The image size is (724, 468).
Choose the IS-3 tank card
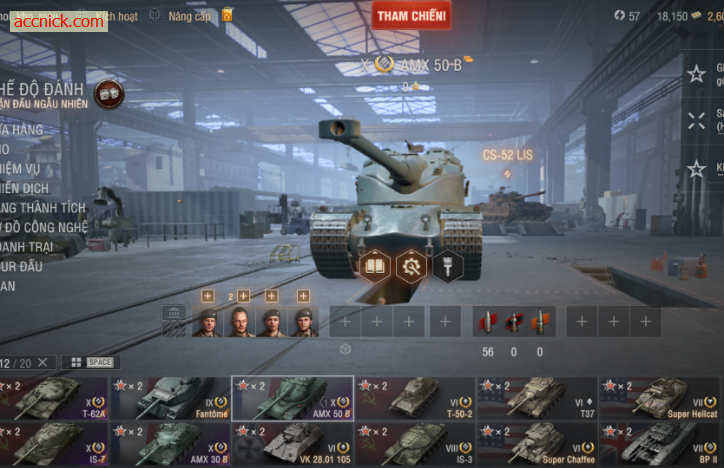pos(414,443)
